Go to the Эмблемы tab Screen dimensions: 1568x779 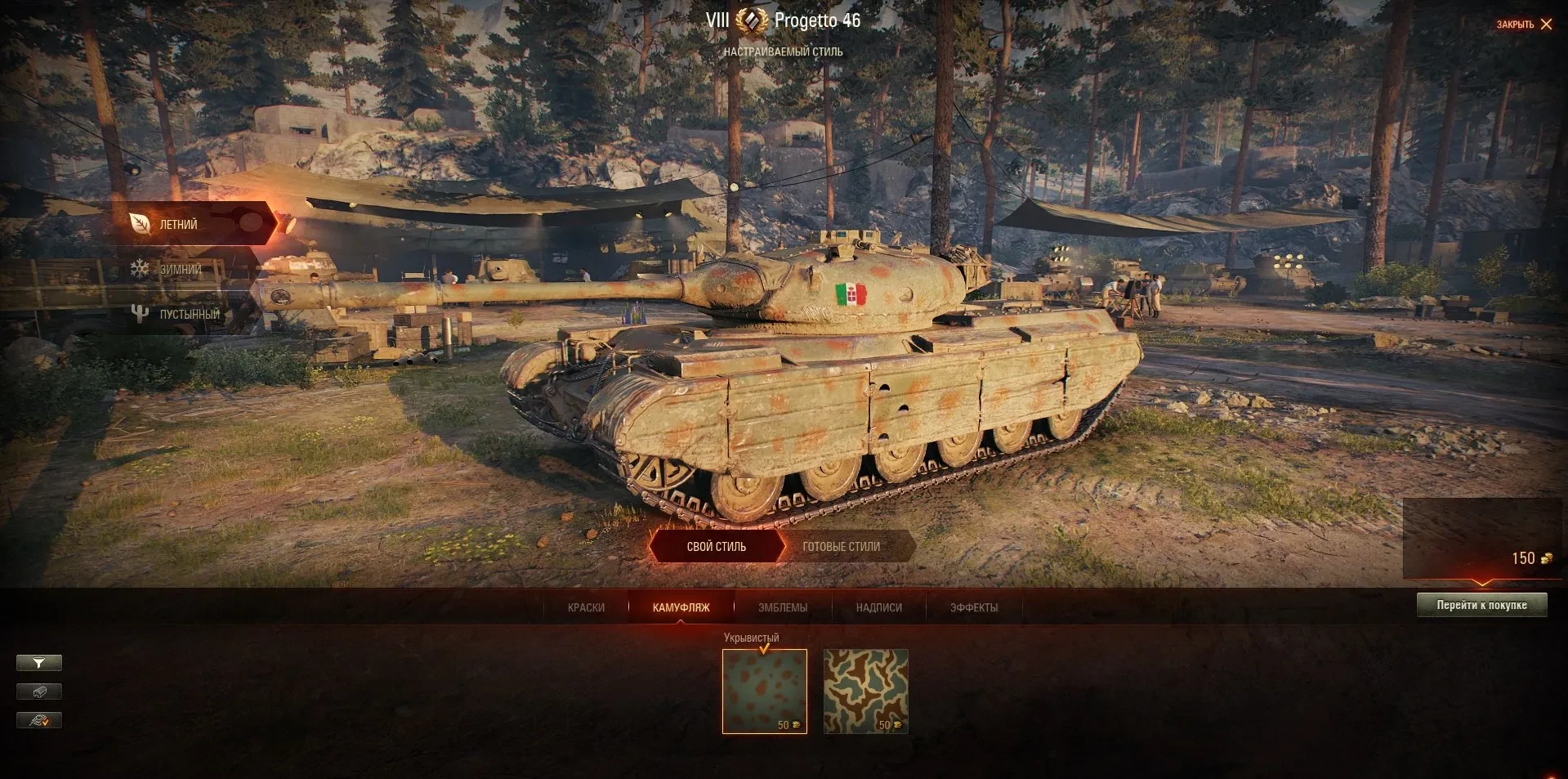tap(782, 607)
